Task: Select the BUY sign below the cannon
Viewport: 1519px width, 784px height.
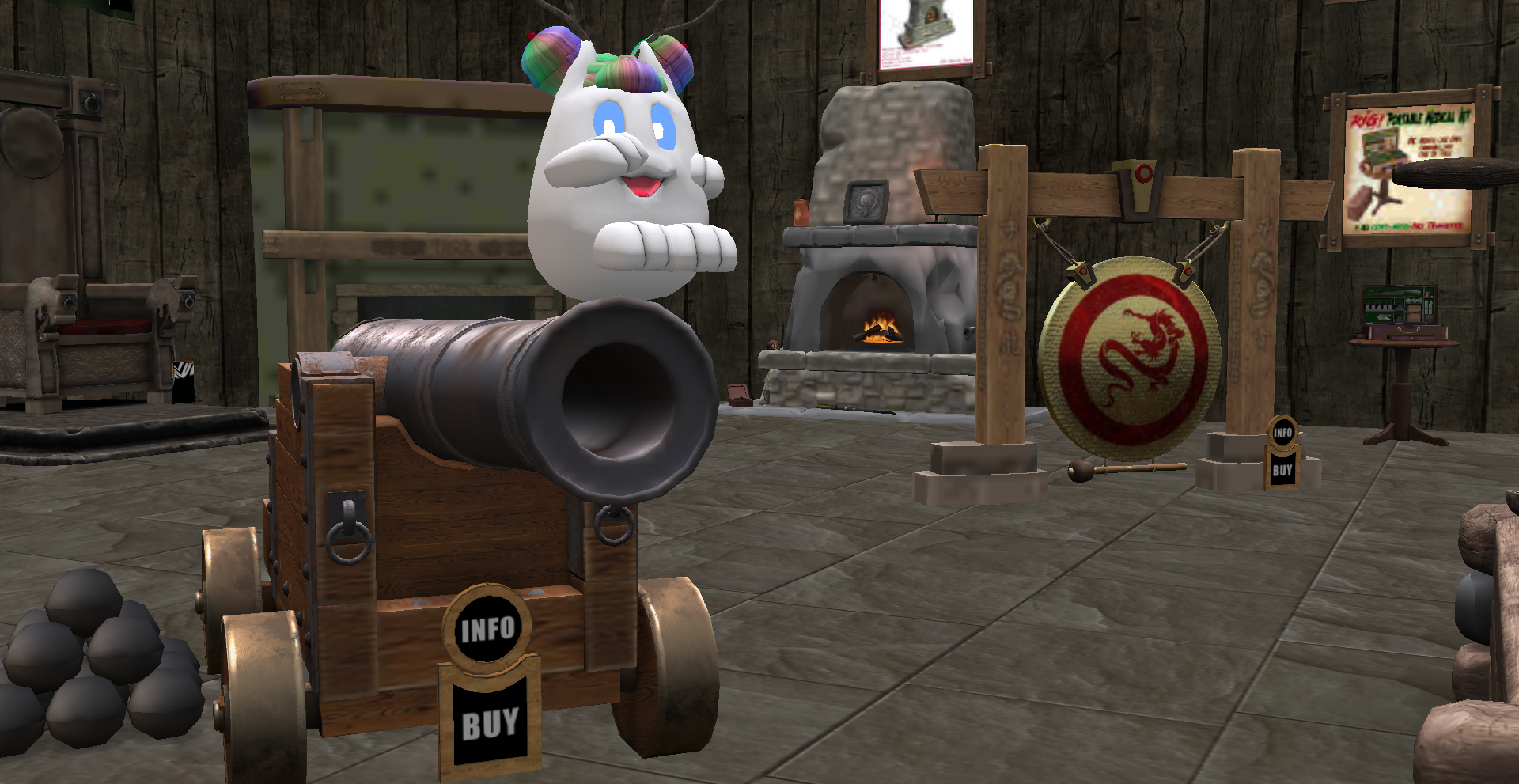Action: [490, 724]
